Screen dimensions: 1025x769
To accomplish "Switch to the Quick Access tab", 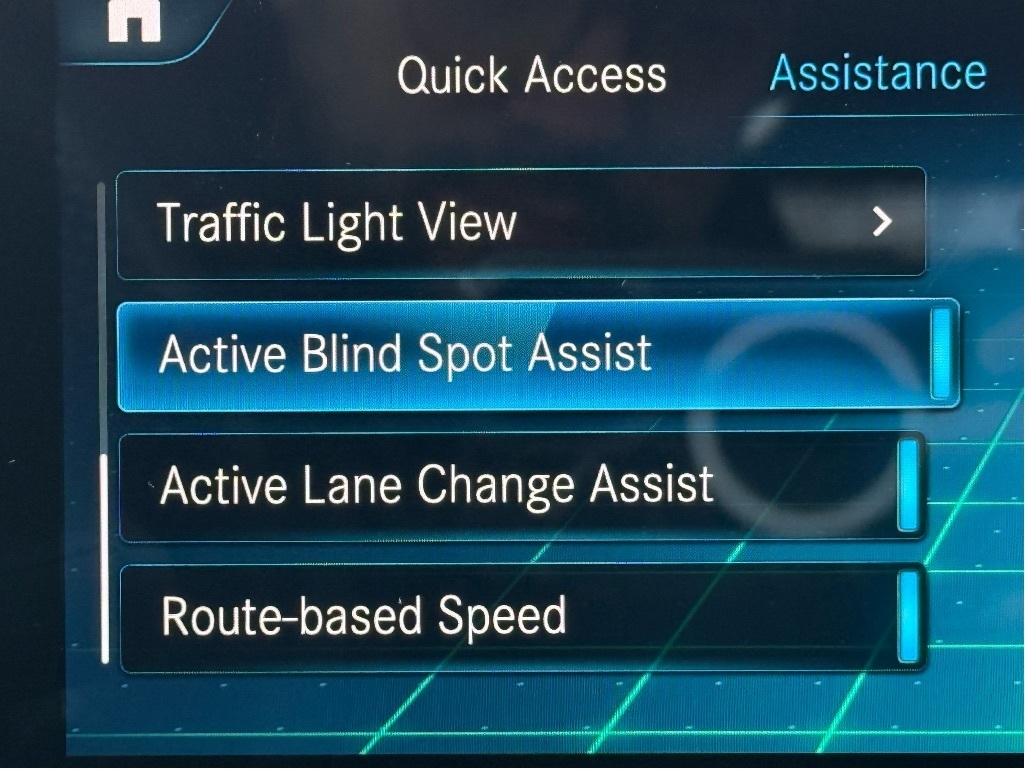I will pos(531,76).
